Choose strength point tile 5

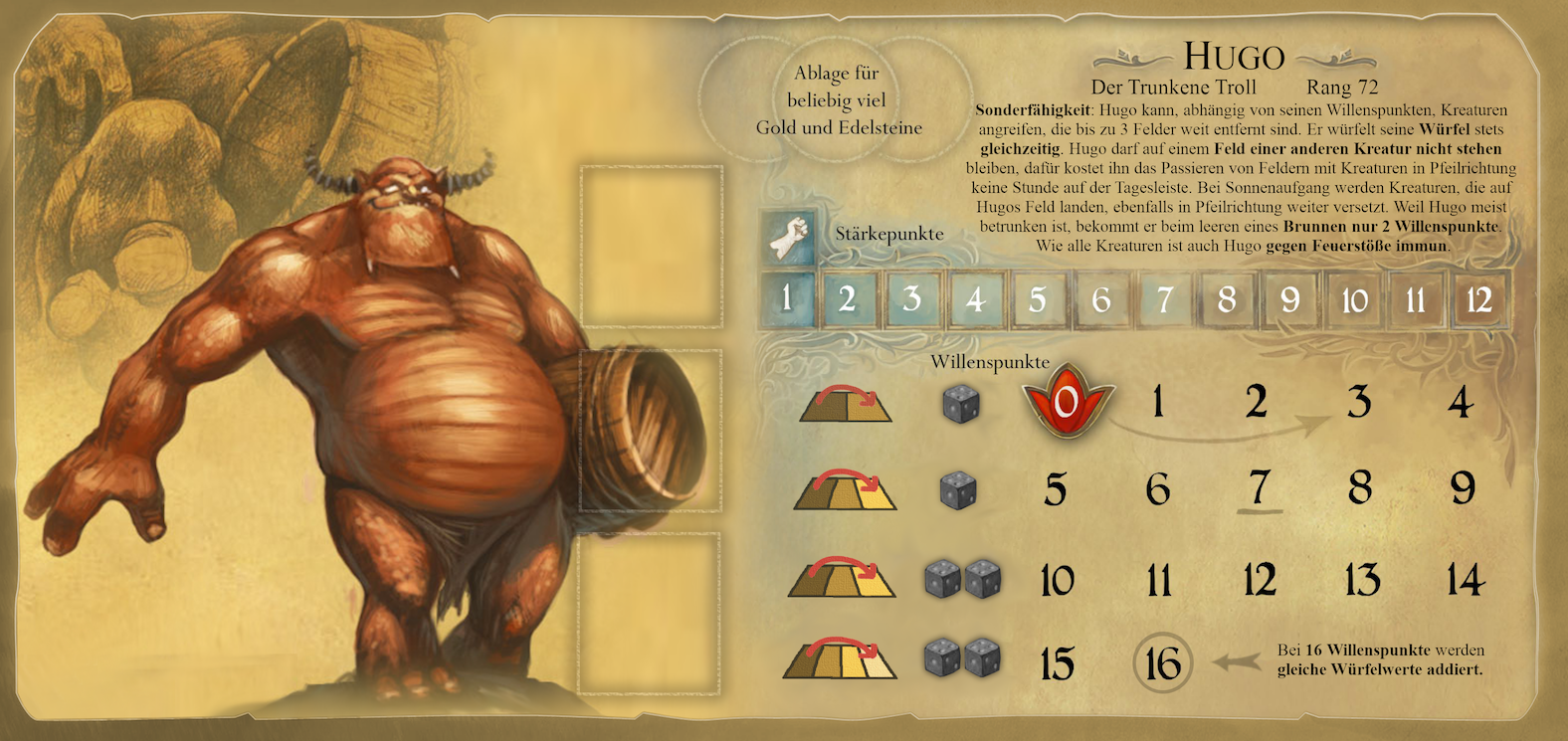[x=1037, y=298]
